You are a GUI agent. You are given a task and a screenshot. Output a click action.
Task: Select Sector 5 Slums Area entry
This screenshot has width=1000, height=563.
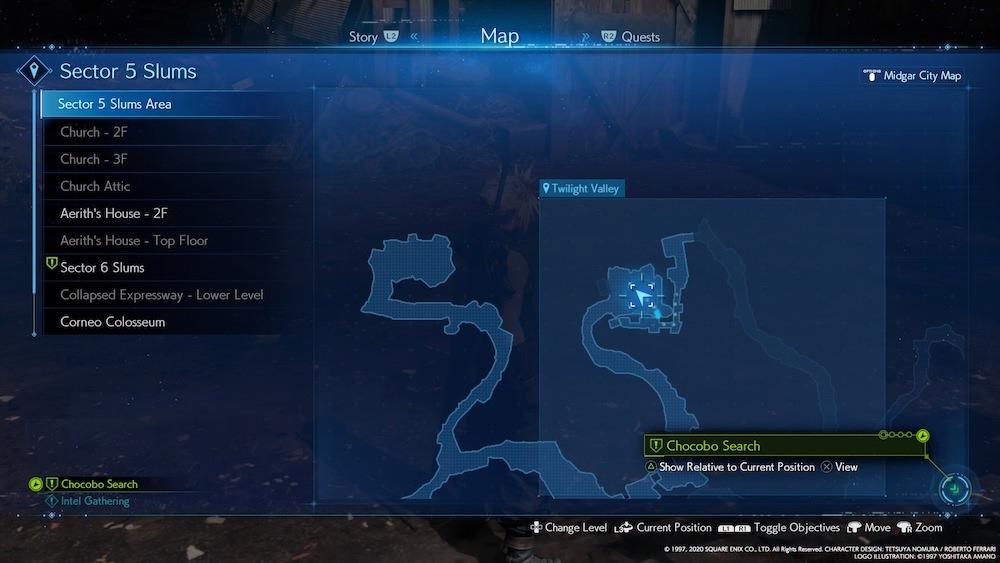point(114,104)
